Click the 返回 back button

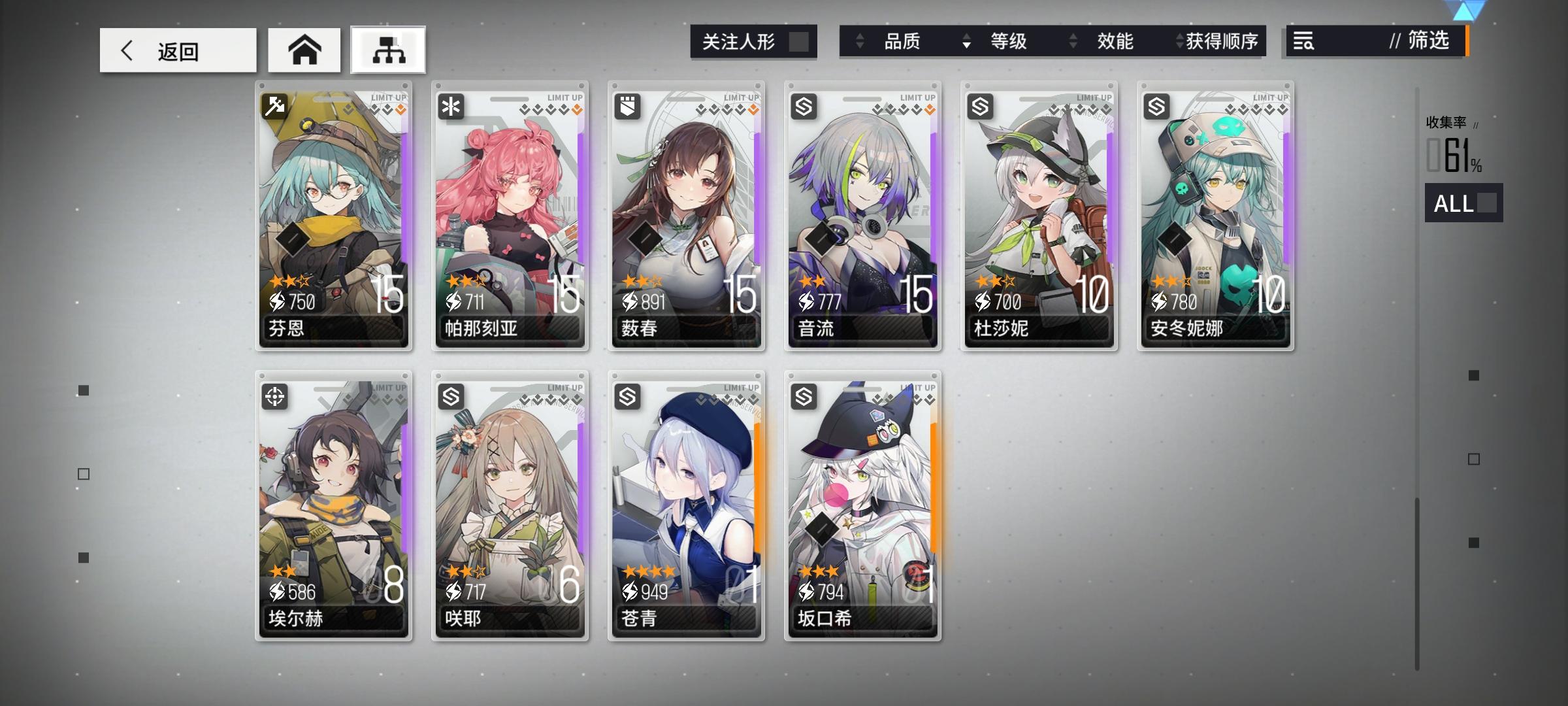[177, 50]
